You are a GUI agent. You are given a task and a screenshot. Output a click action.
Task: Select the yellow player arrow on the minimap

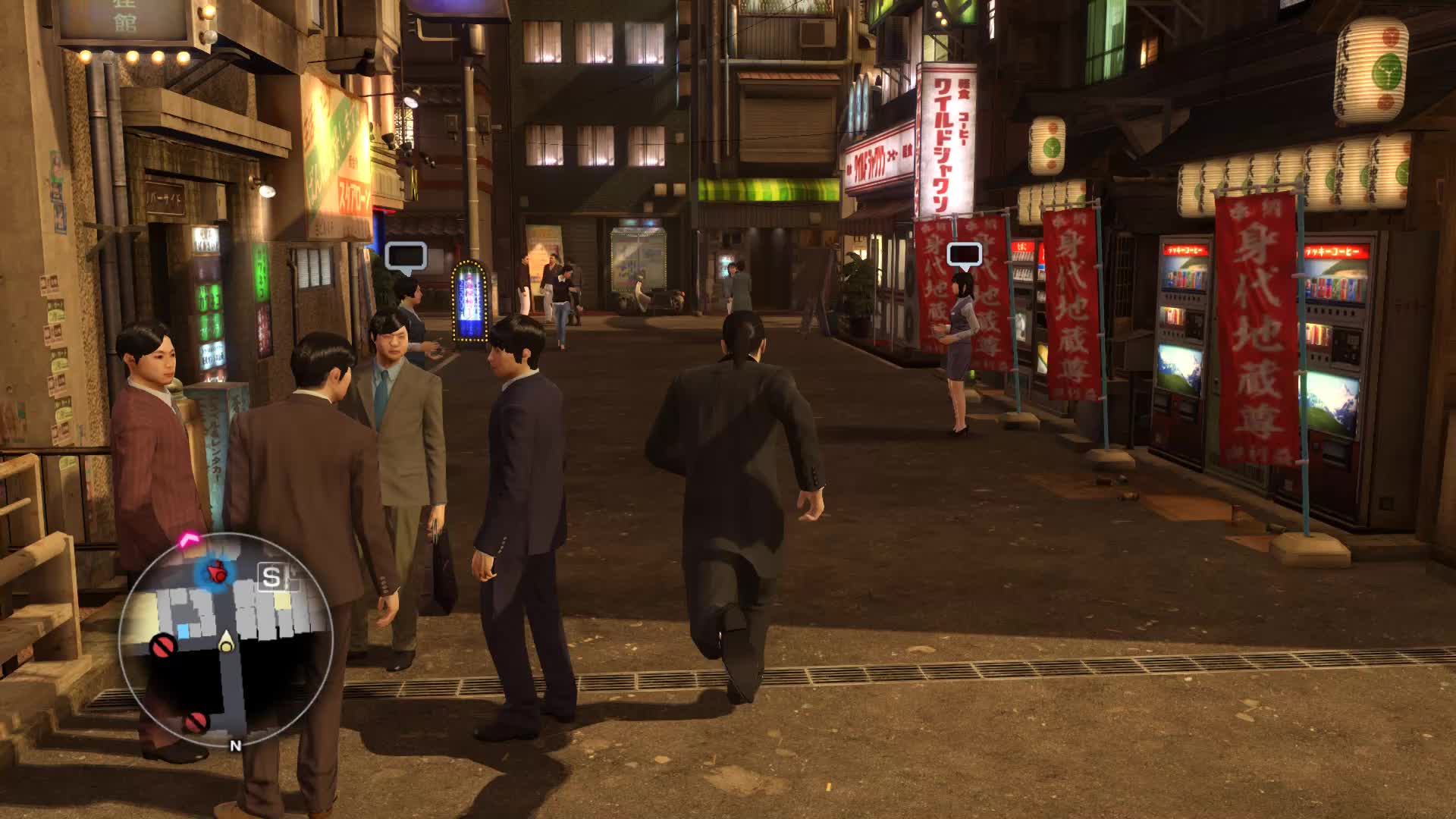point(225,642)
